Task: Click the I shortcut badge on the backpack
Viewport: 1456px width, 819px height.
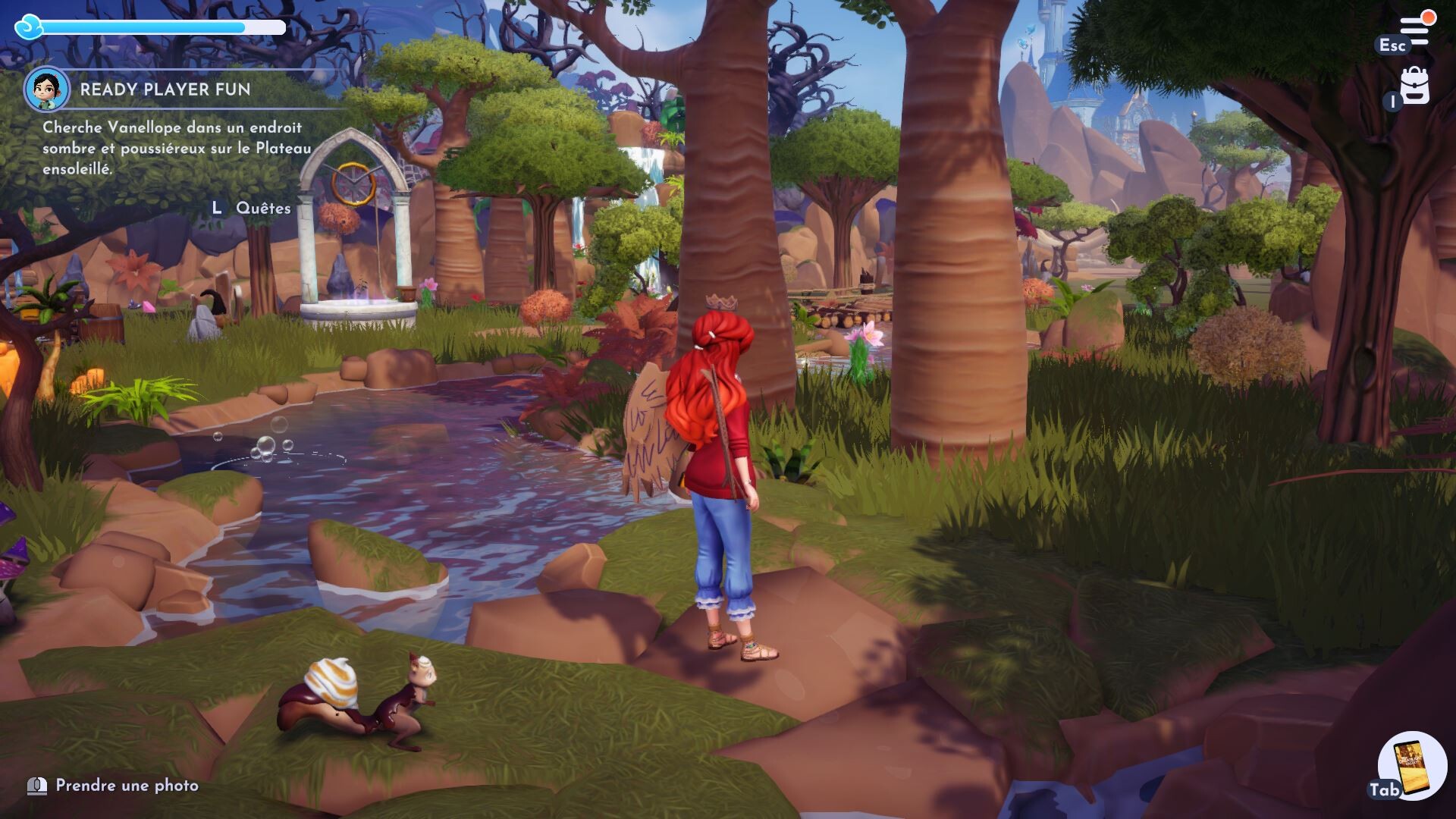Action: click(1393, 101)
